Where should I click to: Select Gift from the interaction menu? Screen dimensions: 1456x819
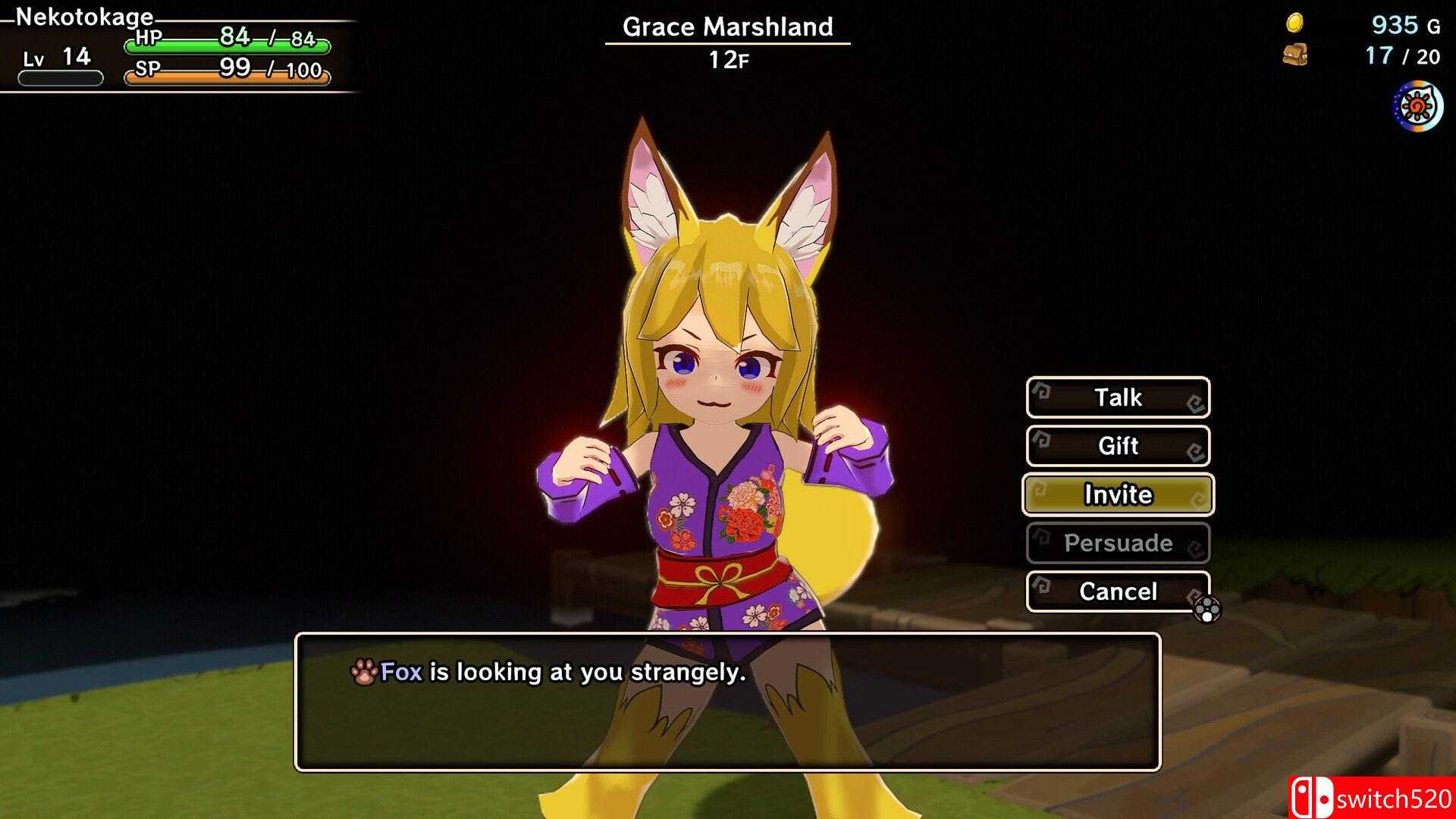tap(1118, 446)
